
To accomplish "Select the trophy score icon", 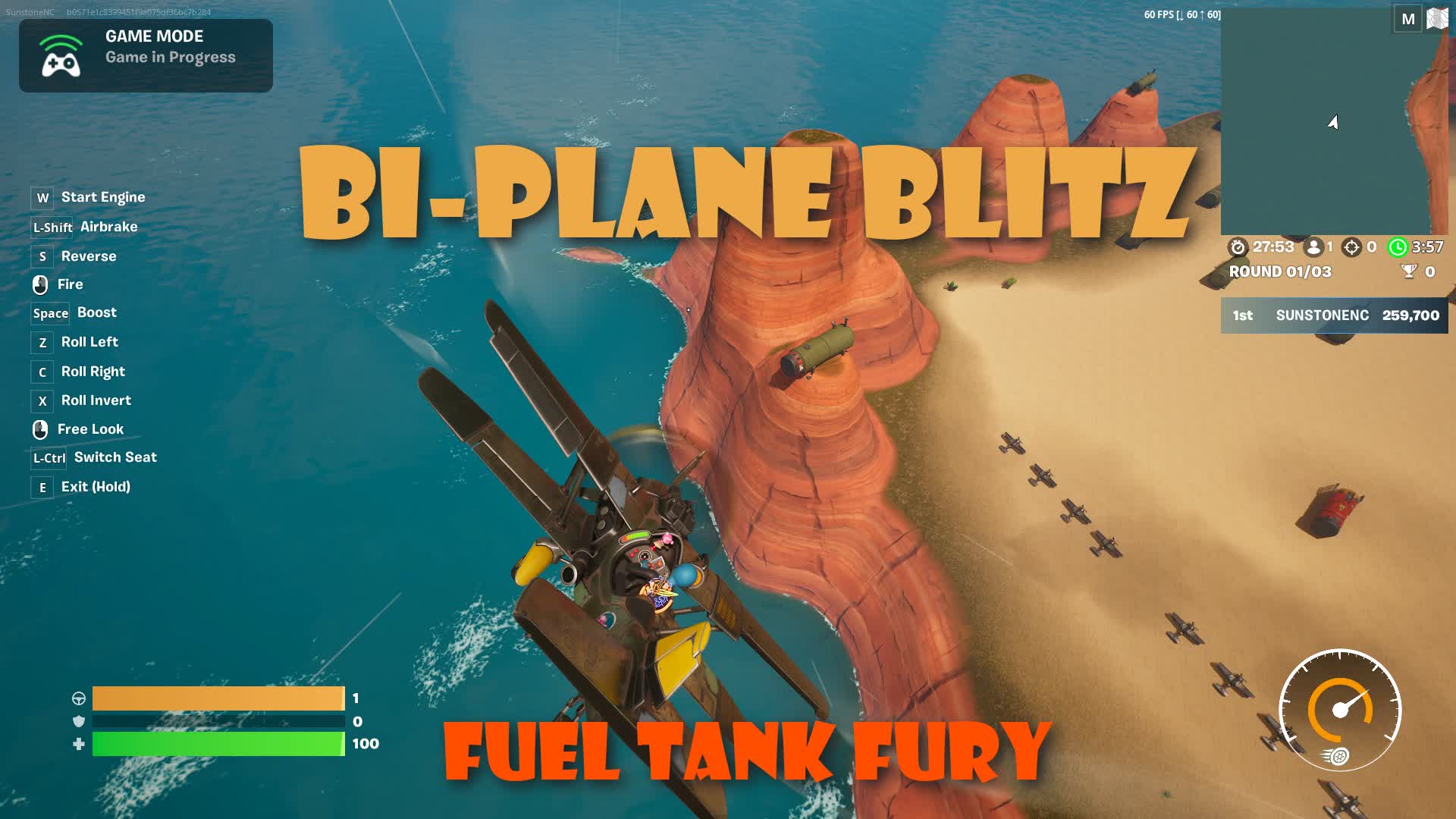I will 1410,271.
